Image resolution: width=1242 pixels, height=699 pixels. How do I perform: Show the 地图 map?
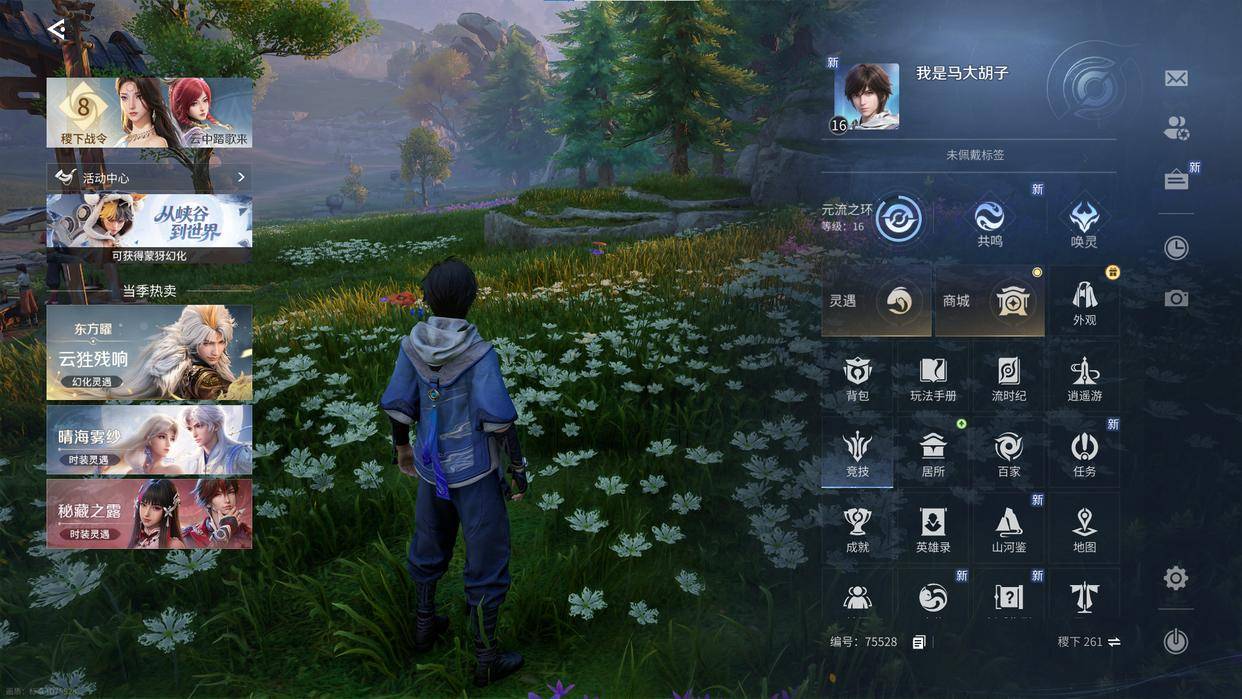point(1084,529)
